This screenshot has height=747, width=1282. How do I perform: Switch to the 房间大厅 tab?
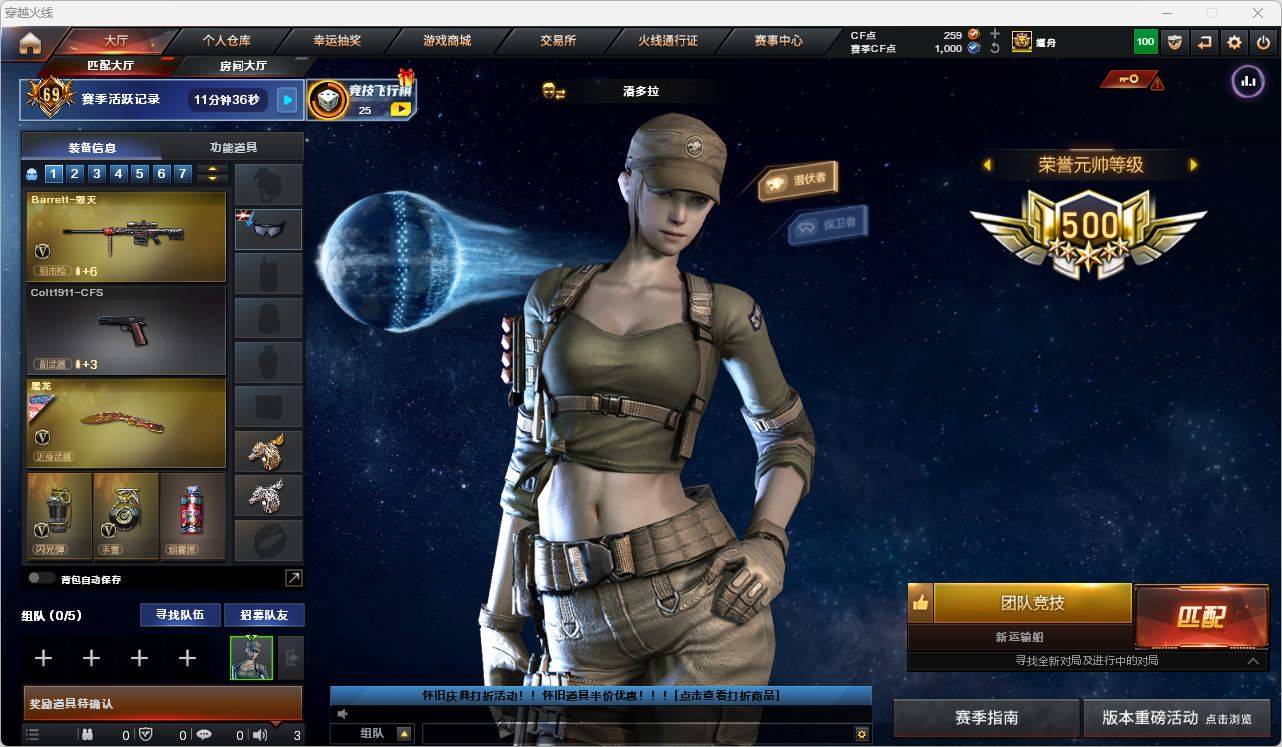(x=243, y=66)
